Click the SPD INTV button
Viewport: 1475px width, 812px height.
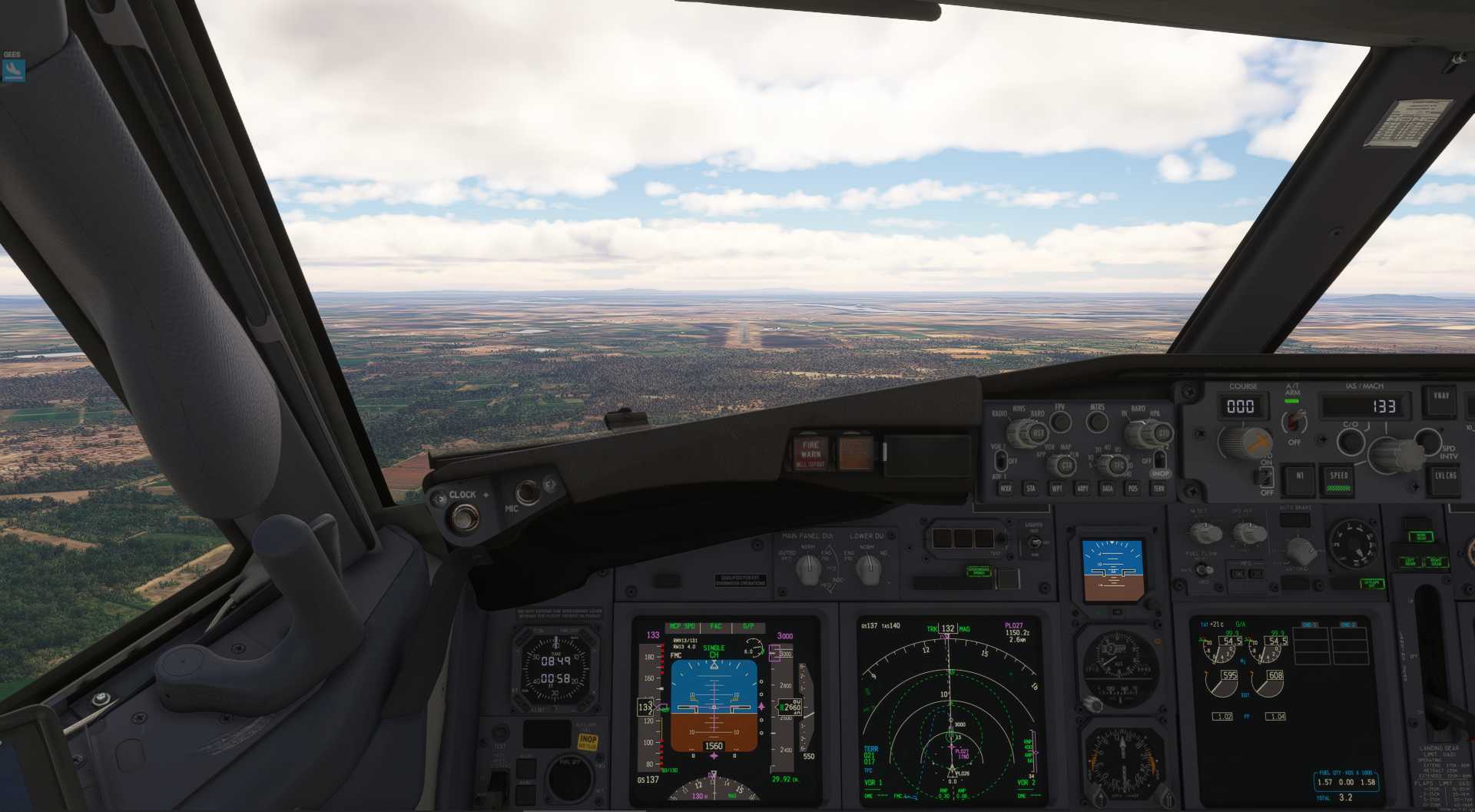click(1427, 439)
